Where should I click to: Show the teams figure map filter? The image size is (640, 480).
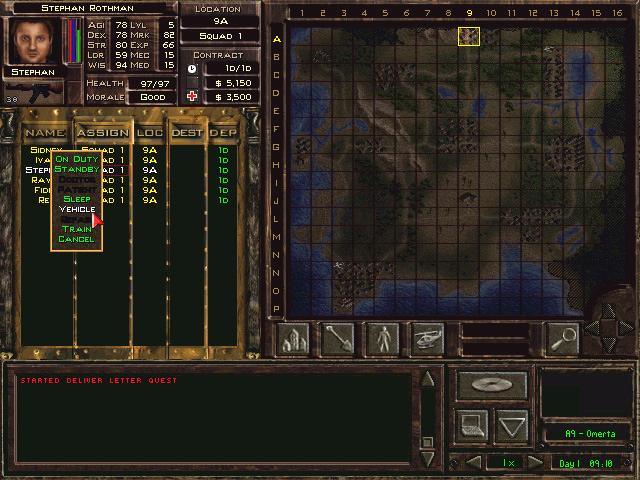click(383, 339)
